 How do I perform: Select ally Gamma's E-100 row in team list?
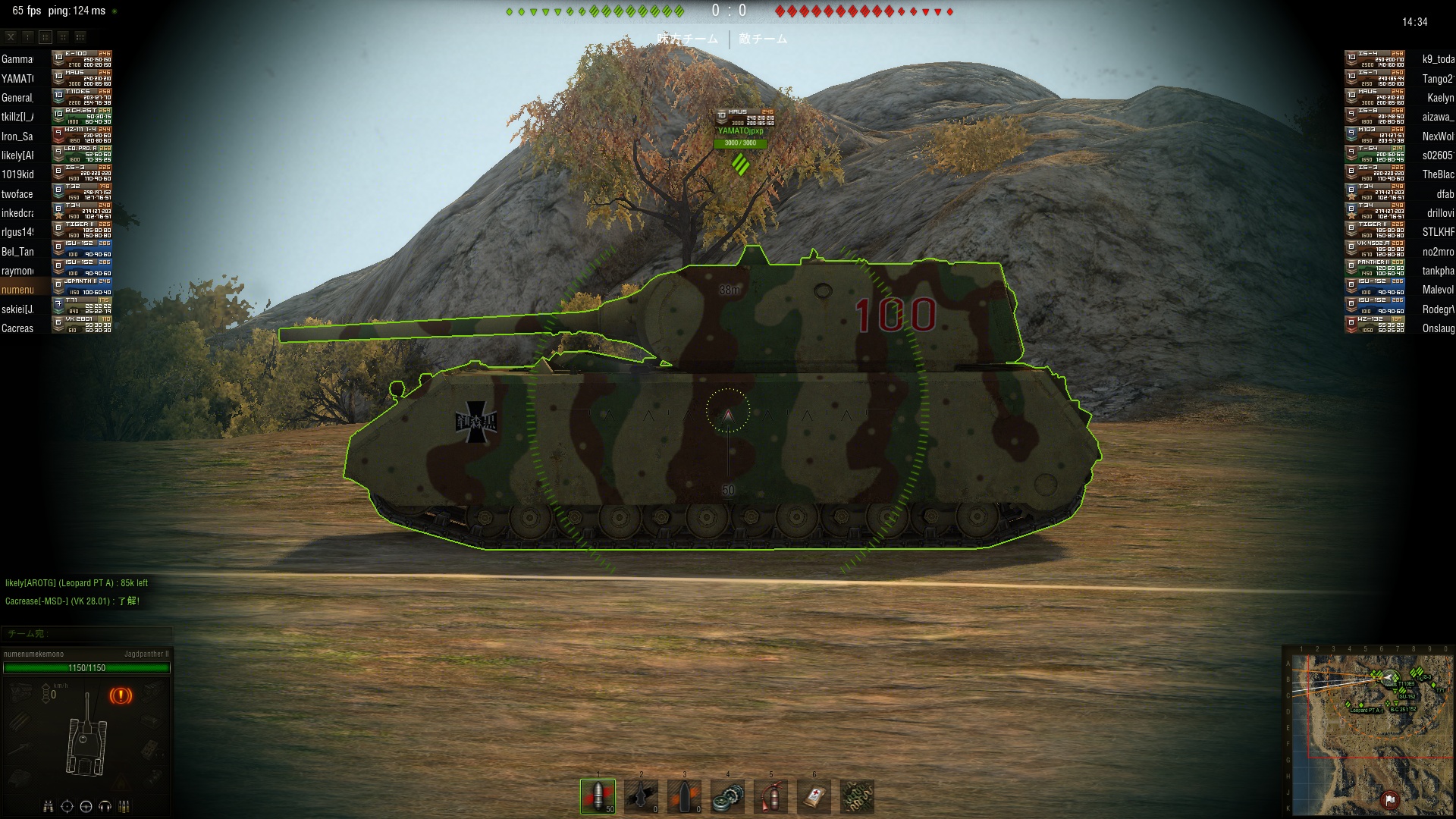(x=57, y=59)
